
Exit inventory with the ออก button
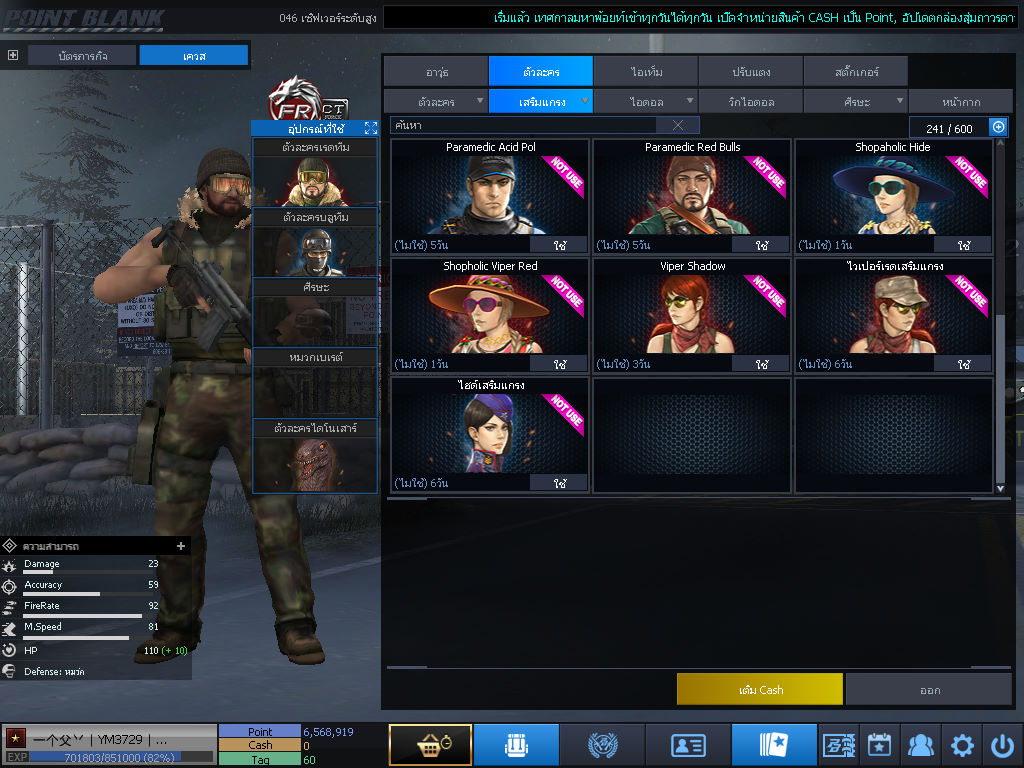(929, 689)
